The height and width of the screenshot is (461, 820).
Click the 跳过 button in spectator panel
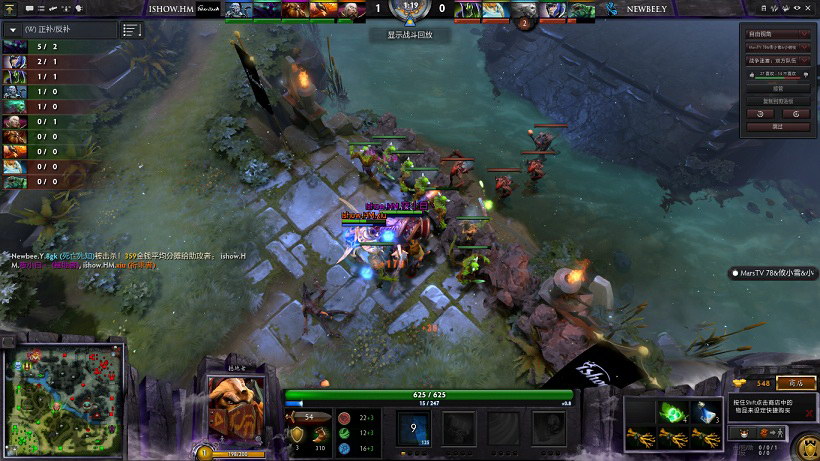(778, 127)
